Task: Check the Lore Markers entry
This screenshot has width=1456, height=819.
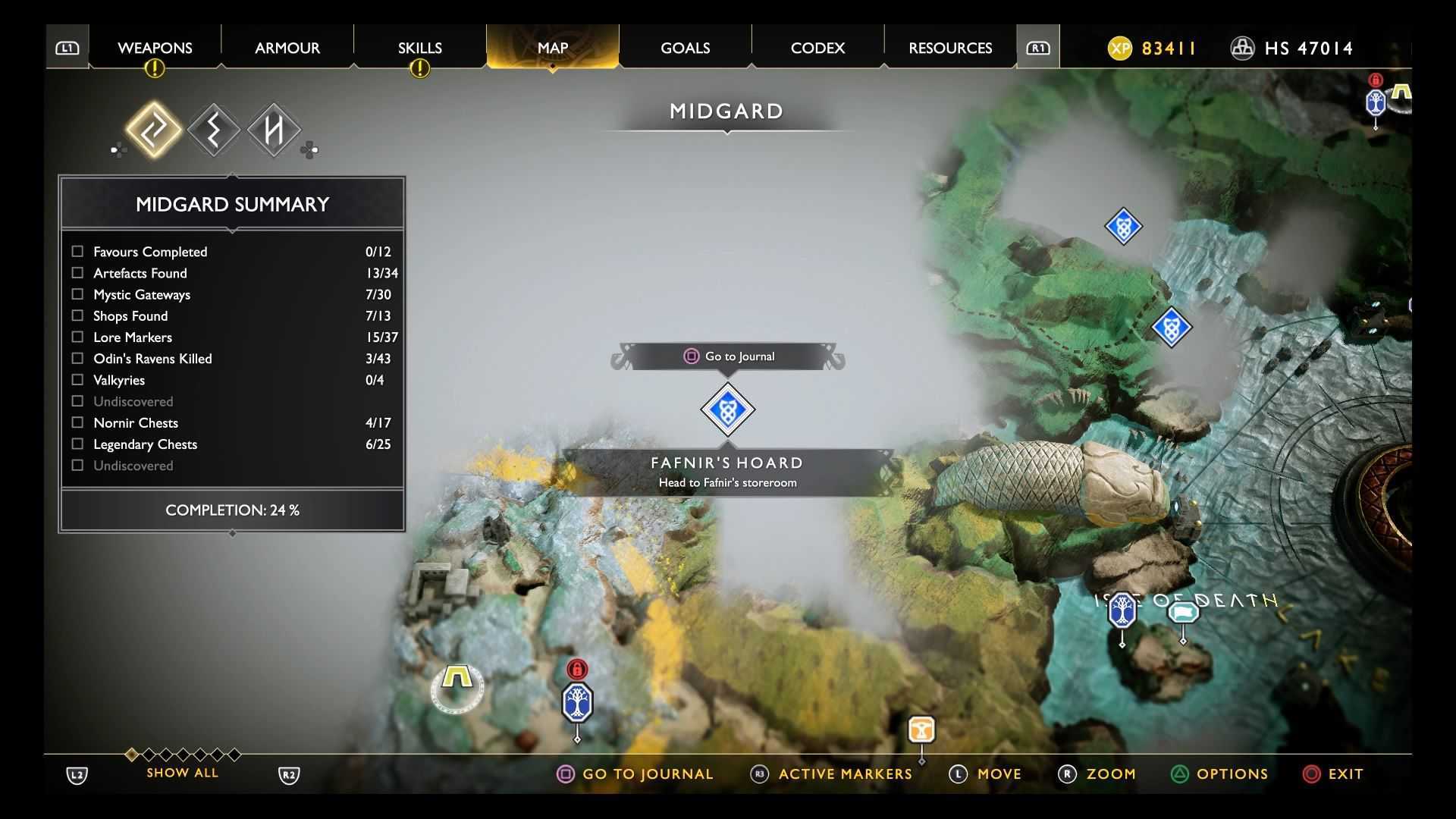Action: click(x=77, y=337)
